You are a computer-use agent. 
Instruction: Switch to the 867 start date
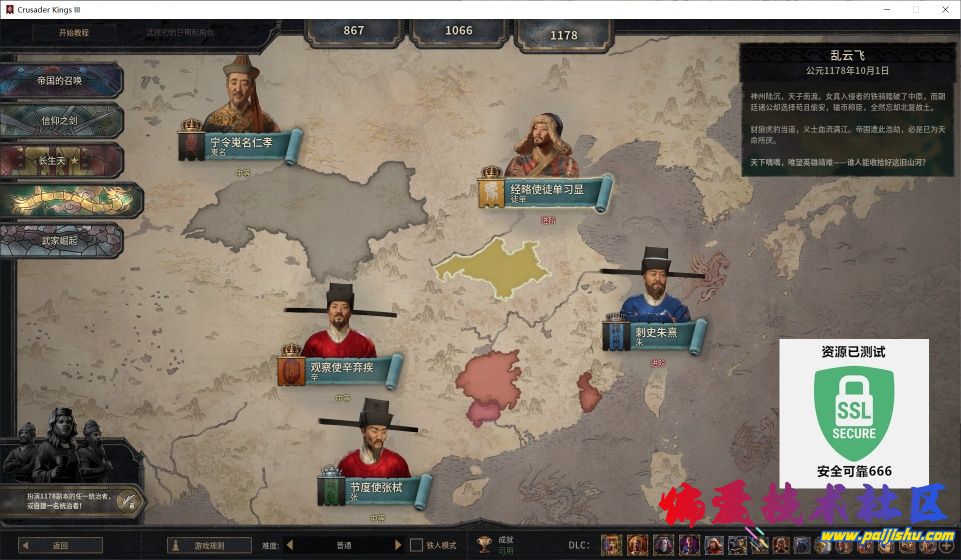pos(354,30)
